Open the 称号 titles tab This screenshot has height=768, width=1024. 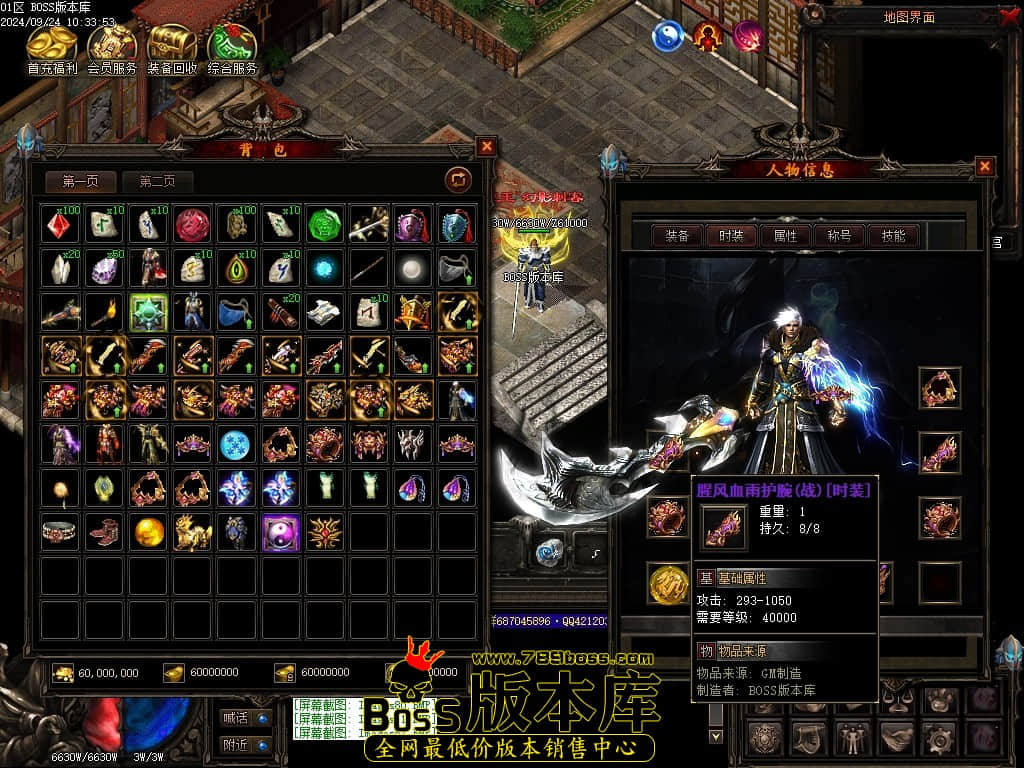839,236
